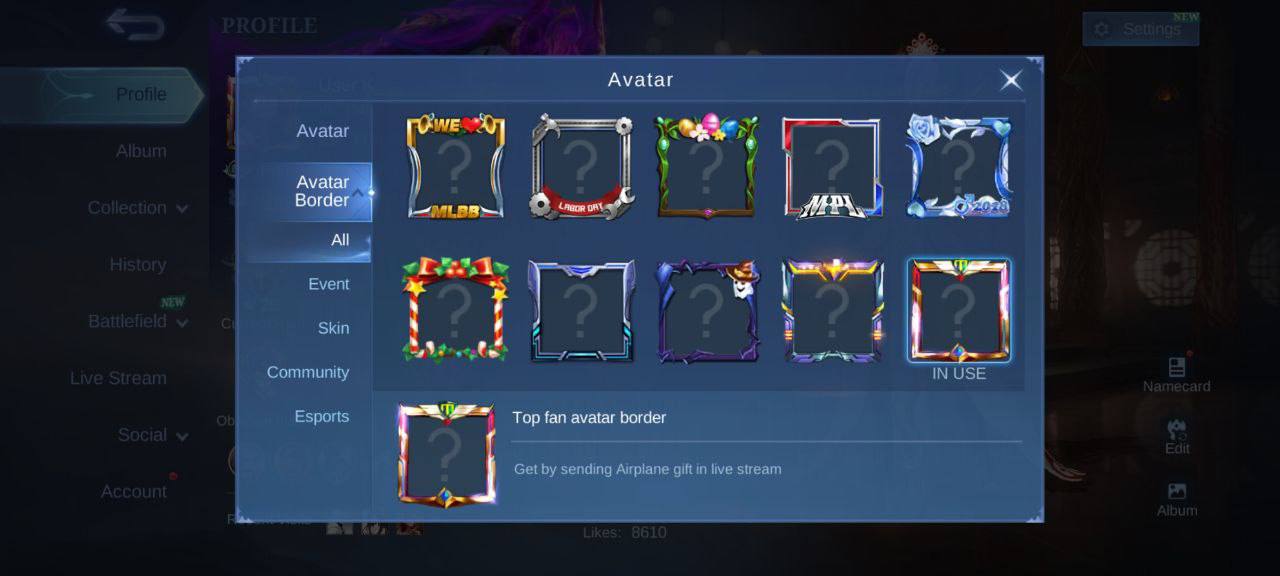Open the Community border category

pyautogui.click(x=308, y=372)
